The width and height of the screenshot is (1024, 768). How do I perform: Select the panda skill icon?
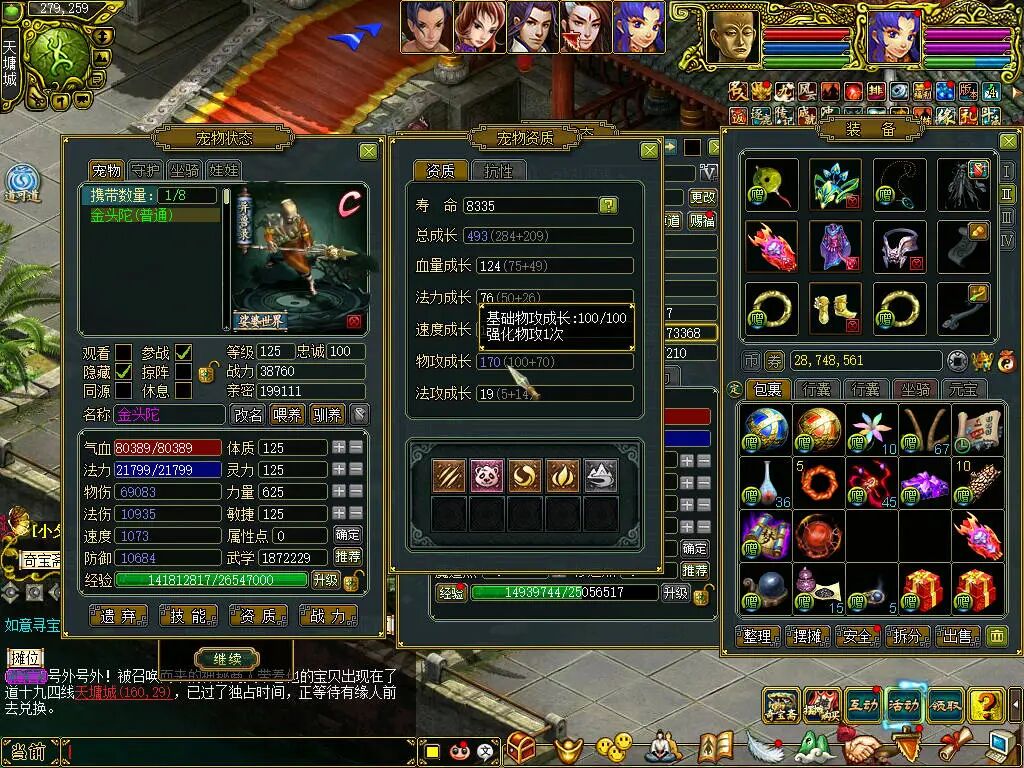pos(487,475)
